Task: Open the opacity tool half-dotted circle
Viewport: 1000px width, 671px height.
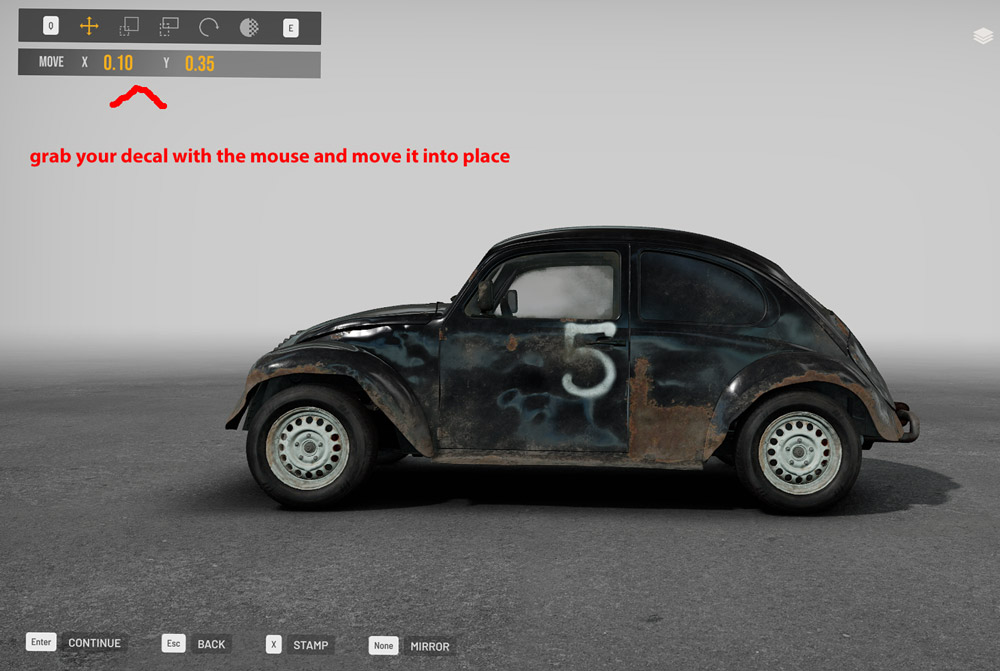Action: 249,27
